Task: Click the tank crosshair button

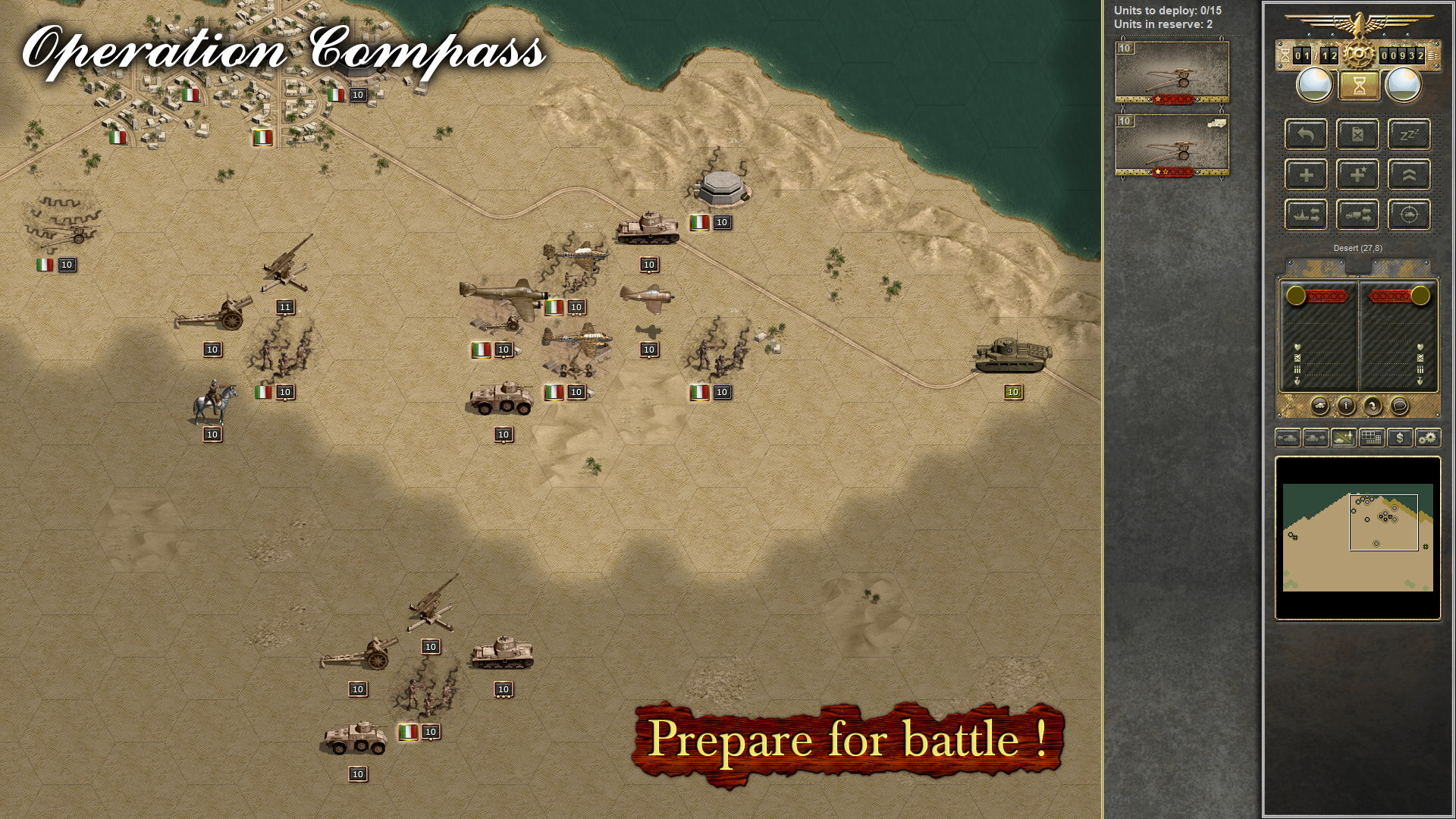Action: point(1409,215)
